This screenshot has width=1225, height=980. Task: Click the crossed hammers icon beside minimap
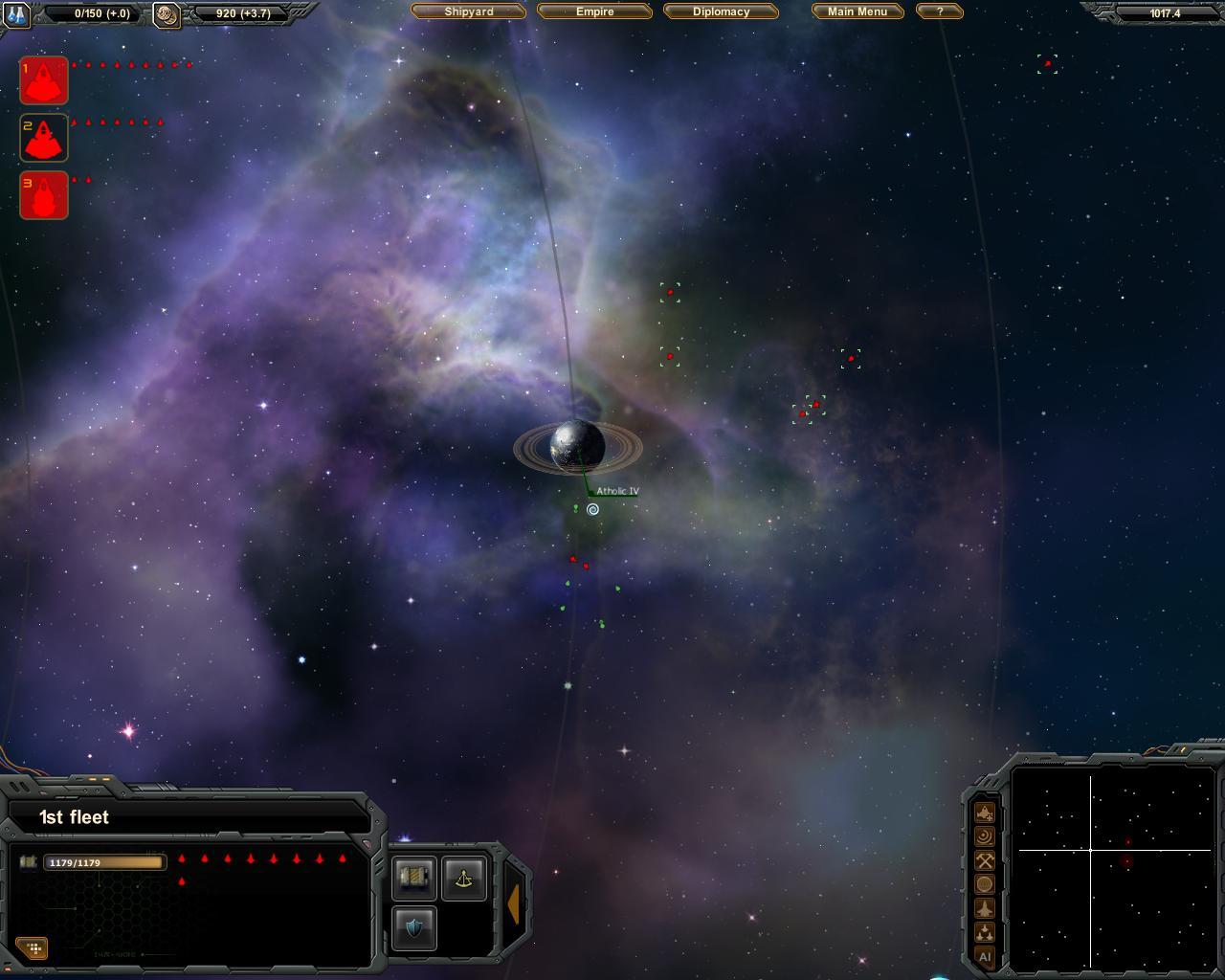(x=984, y=860)
